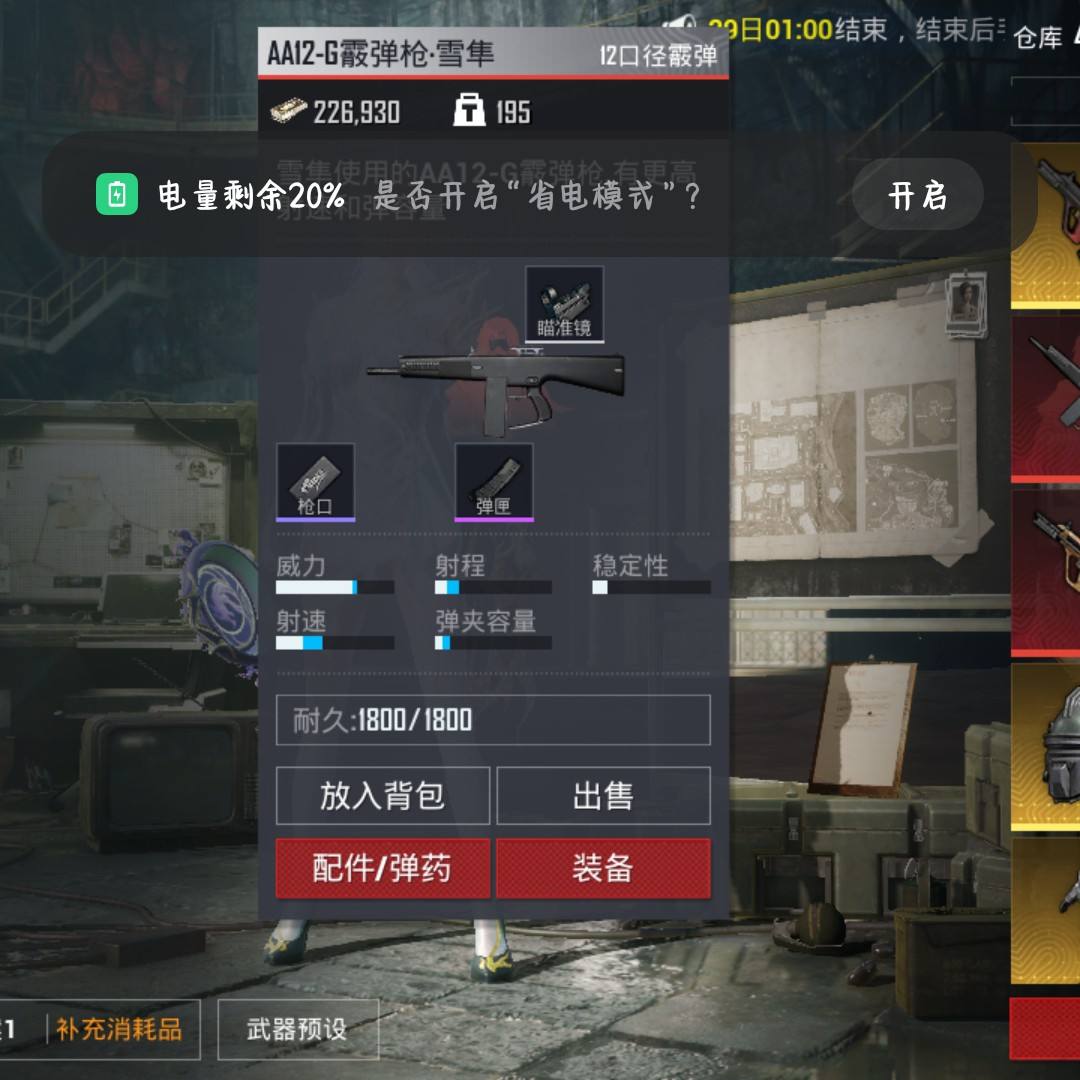Choose 补充消耗品 to restock consumables
This screenshot has width=1080, height=1080.
pyautogui.click(x=119, y=1029)
